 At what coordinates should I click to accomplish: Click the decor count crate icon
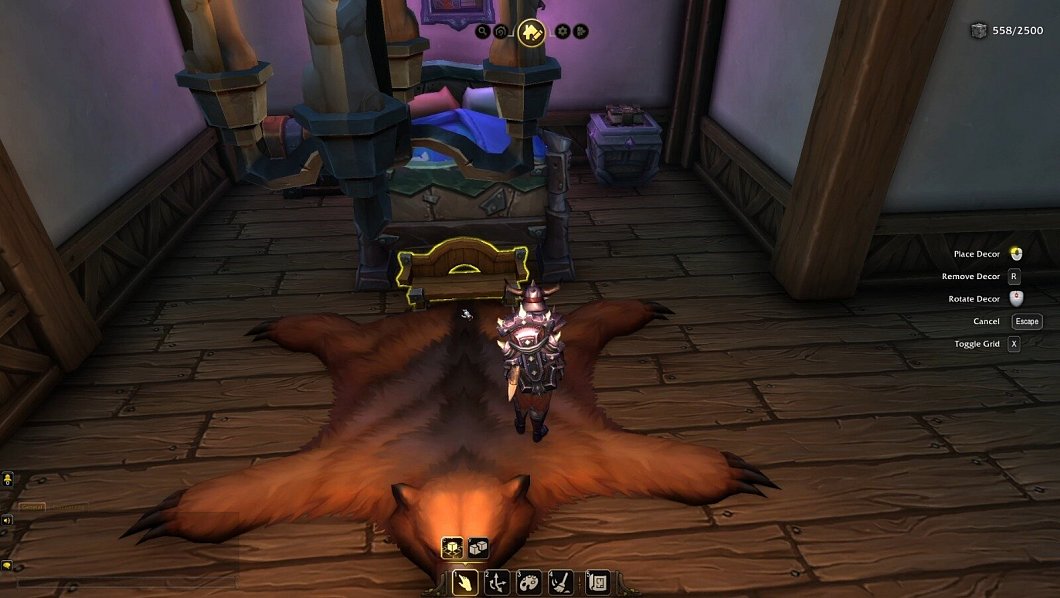(978, 31)
